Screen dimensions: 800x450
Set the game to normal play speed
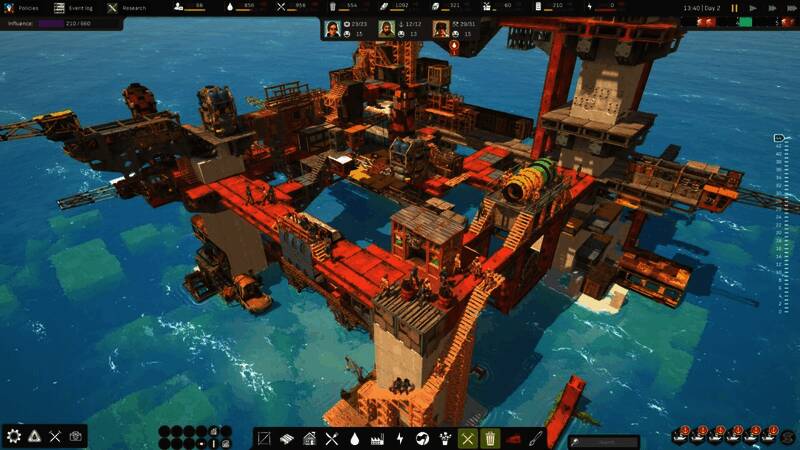coord(750,8)
